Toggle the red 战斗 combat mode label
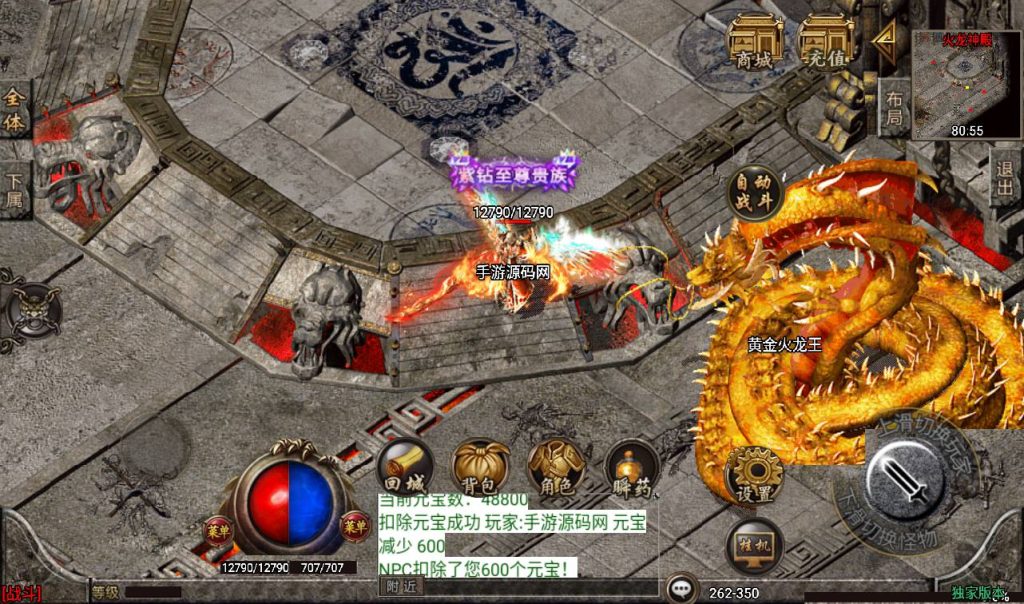Screen dimensions: 1024x604 [x=22, y=593]
